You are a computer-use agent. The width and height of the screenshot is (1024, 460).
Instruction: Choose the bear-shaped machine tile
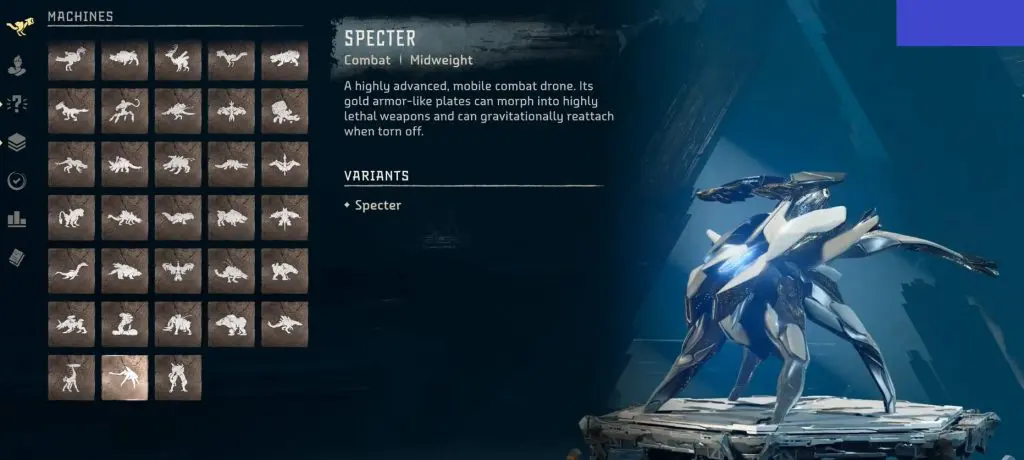pyautogui.click(x=231, y=324)
